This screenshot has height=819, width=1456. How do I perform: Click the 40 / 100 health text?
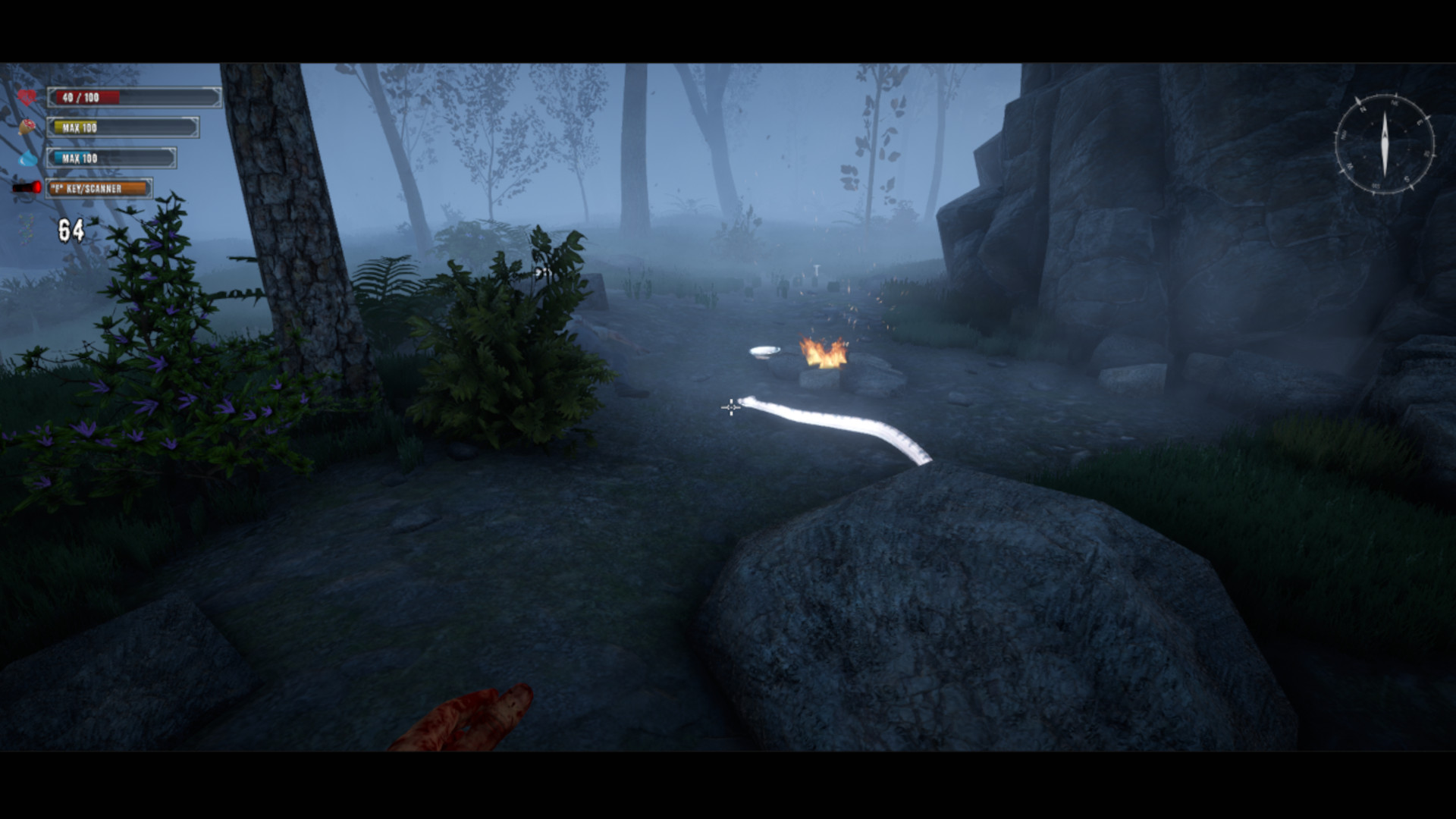[81, 97]
